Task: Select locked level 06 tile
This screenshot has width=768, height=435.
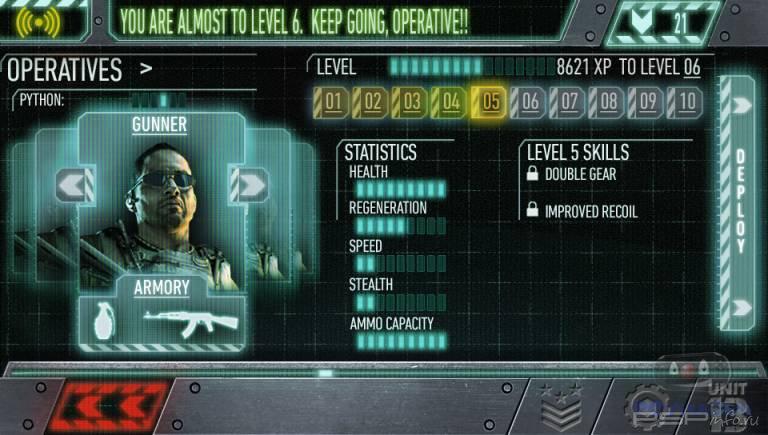Action: pyautogui.click(x=529, y=101)
